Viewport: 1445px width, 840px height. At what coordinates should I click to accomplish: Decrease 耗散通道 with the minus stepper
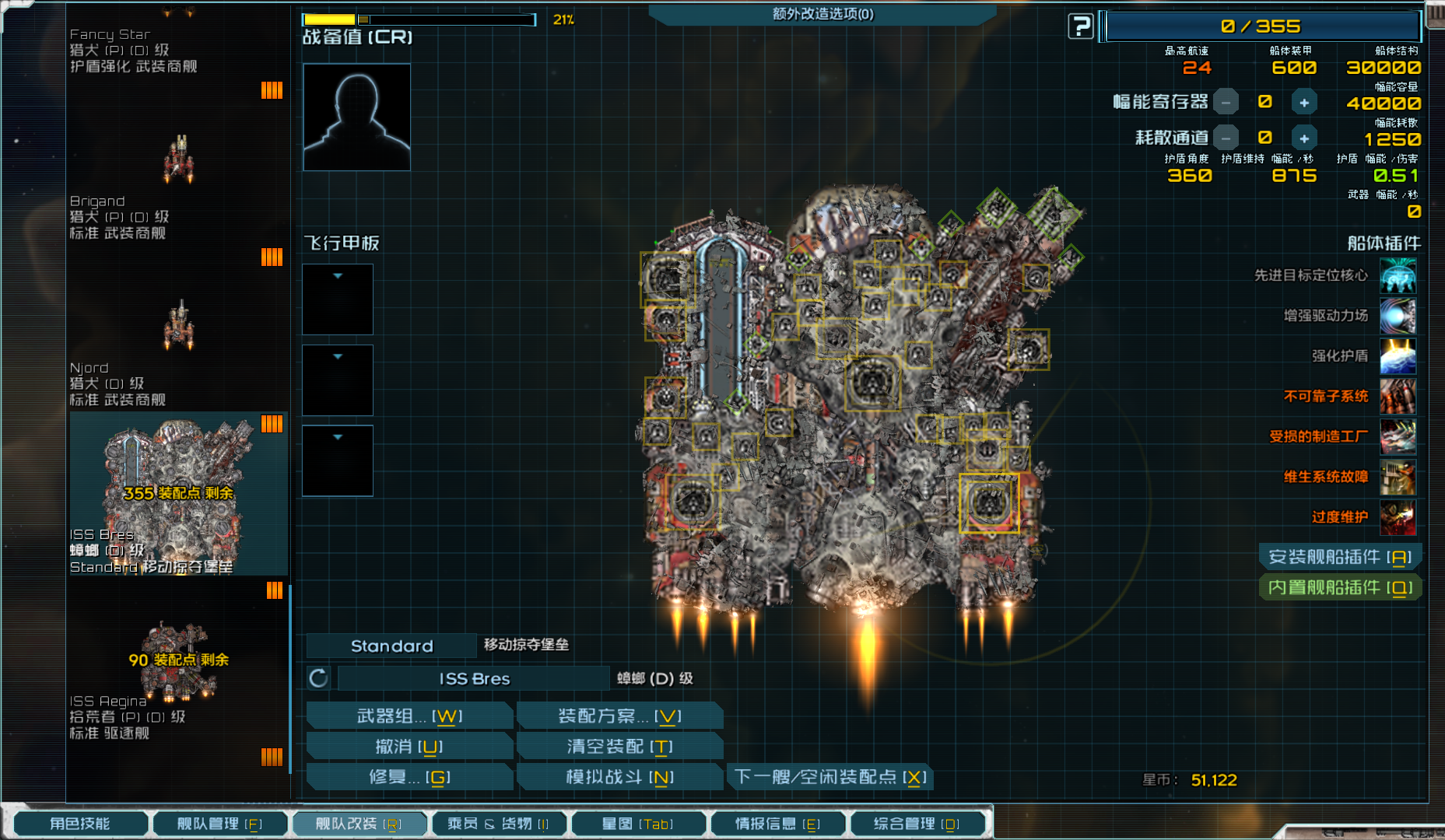click(1226, 137)
